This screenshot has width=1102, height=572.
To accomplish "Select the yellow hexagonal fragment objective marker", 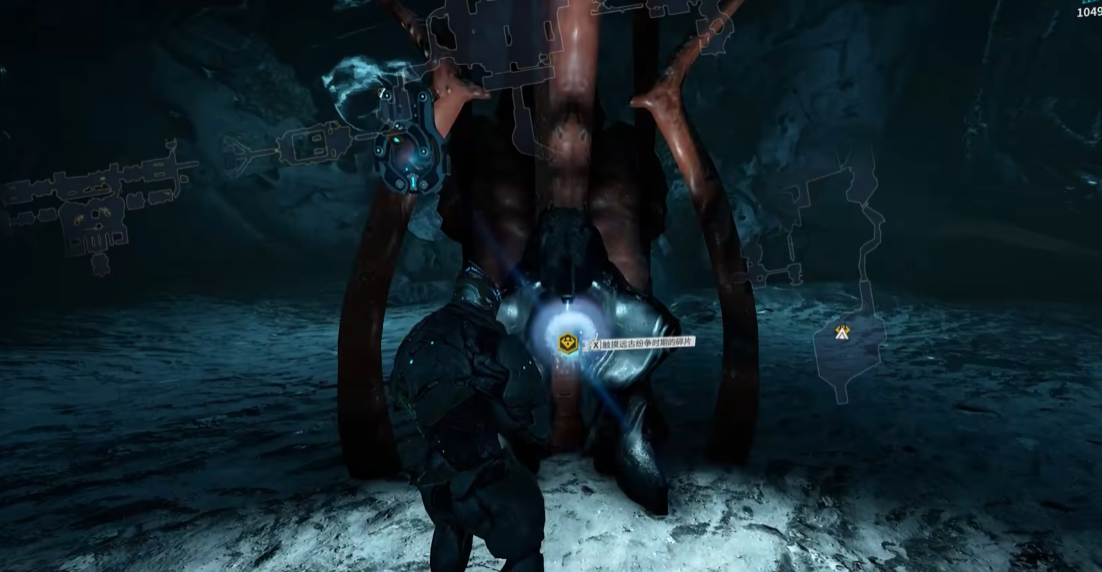I will pos(567,344).
